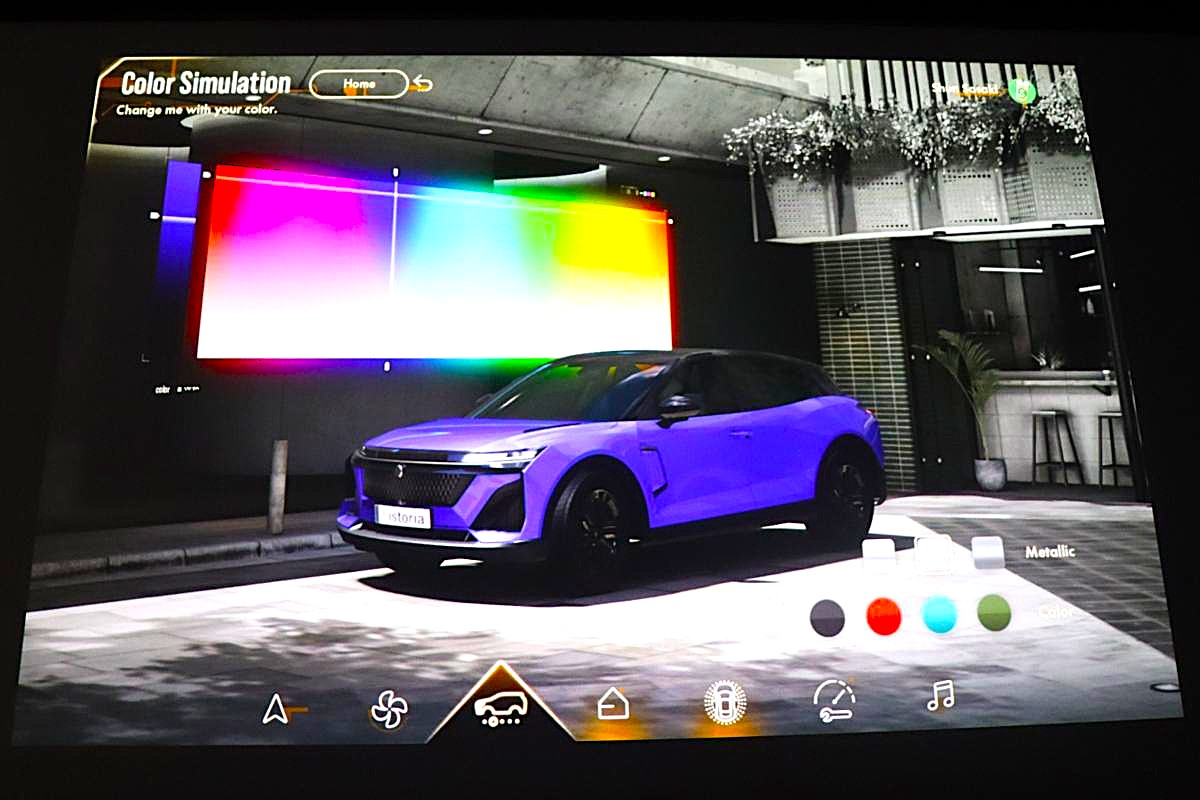Image resolution: width=1200 pixels, height=800 pixels.
Task: Select the car icon tab
Action: (x=501, y=706)
